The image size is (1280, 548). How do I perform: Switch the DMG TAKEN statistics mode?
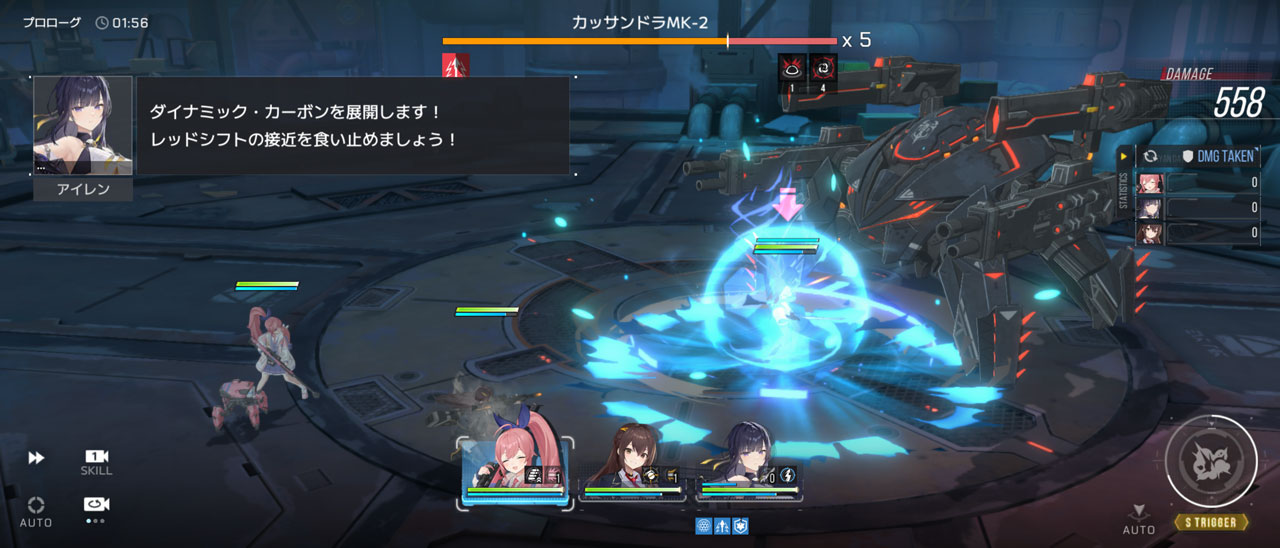[1152, 157]
